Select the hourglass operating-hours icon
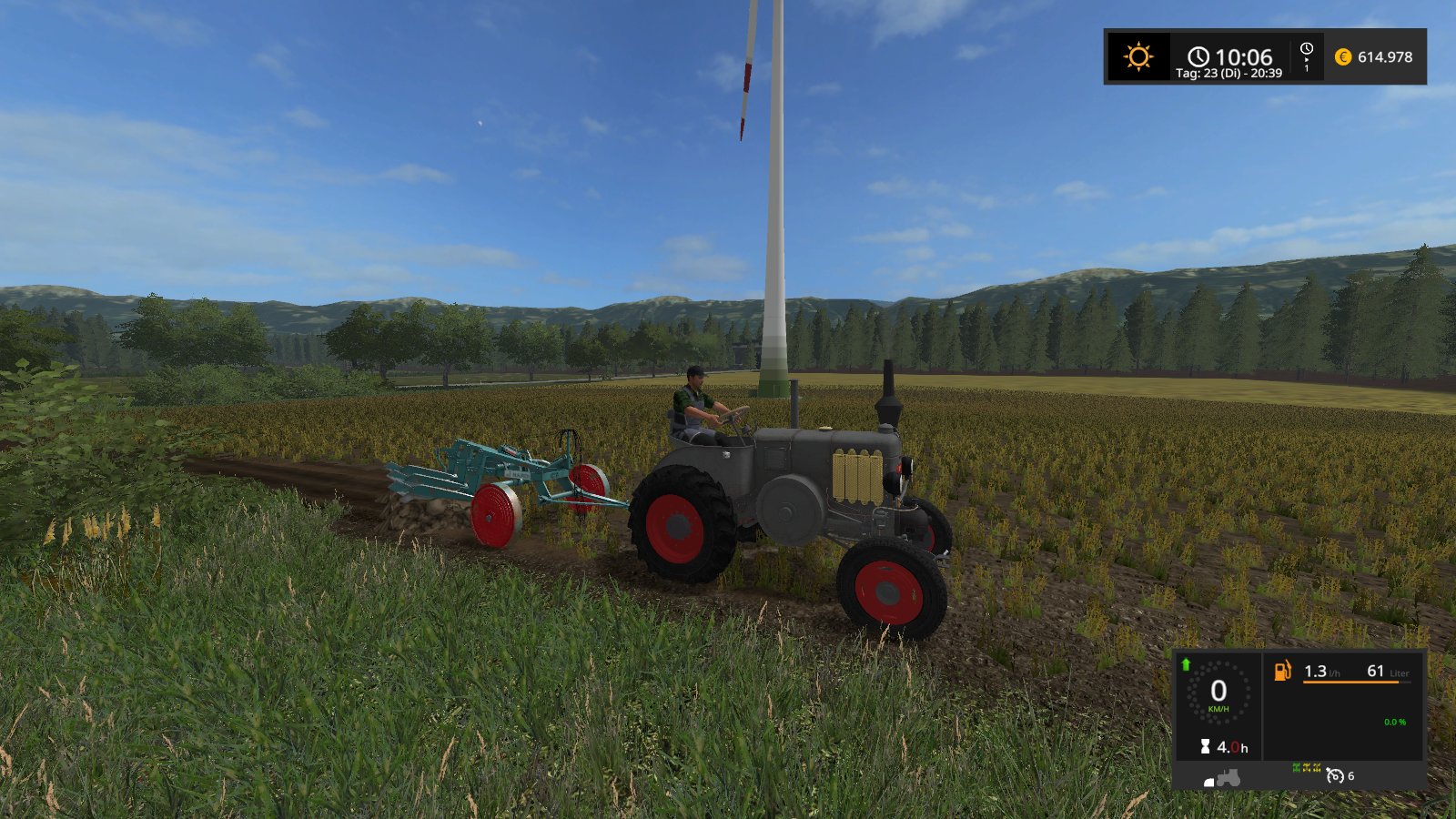 pos(1204,745)
